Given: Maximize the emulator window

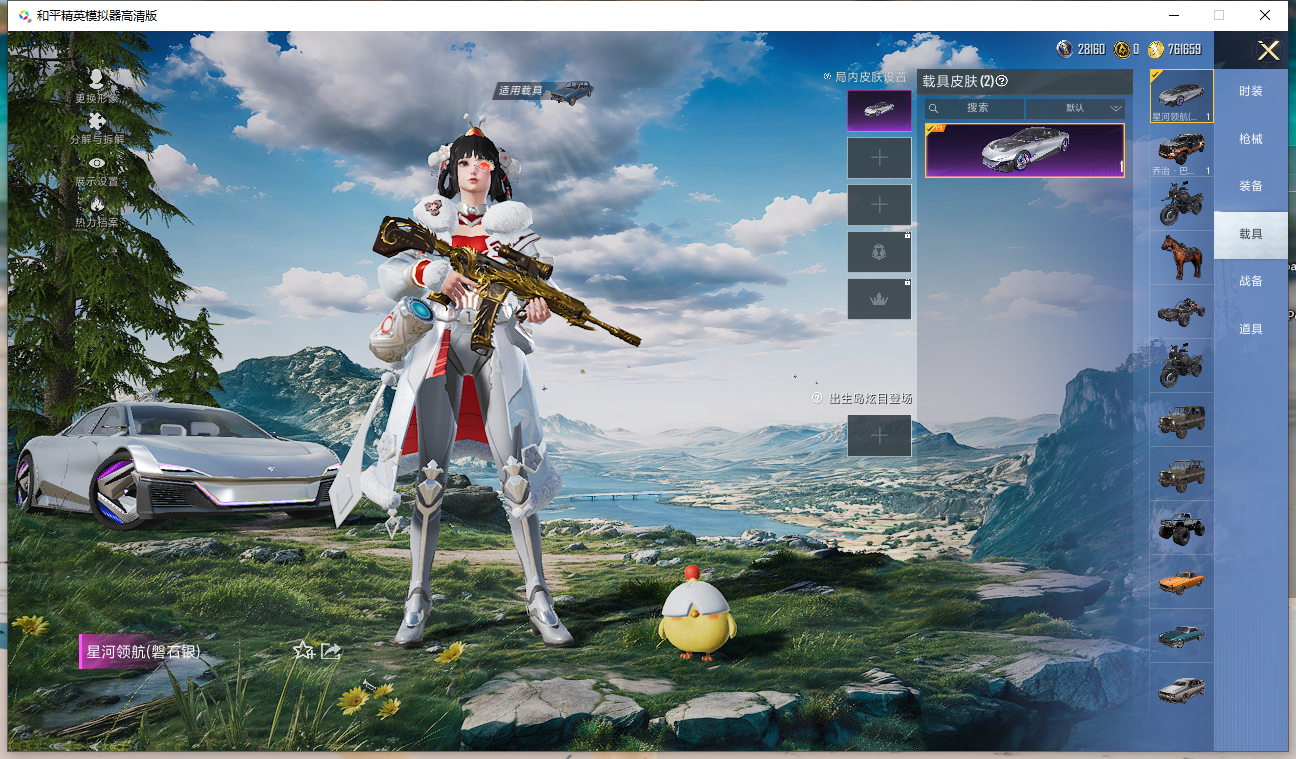Looking at the screenshot, I should pos(1218,15).
